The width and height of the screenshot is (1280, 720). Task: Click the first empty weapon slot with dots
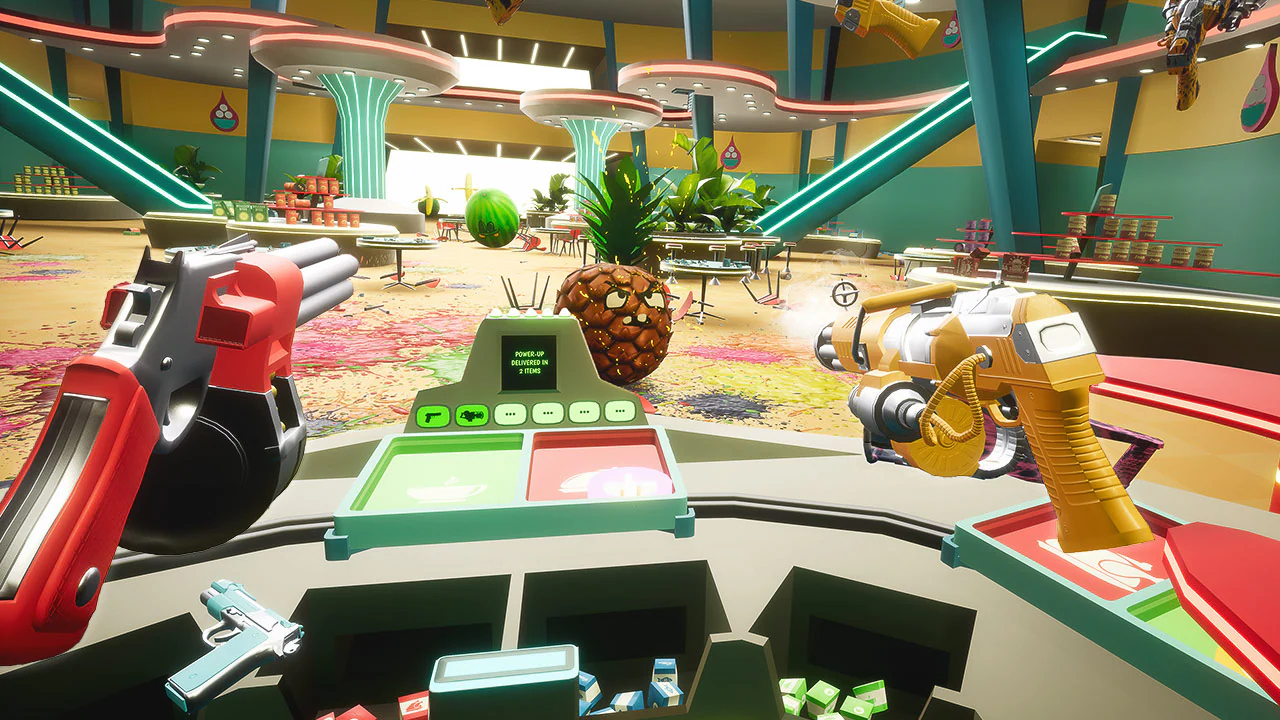coord(509,415)
